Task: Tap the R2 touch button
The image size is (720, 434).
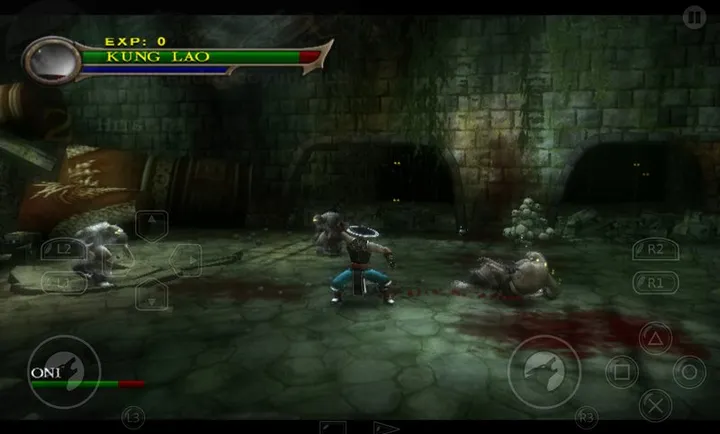Action: coord(656,250)
